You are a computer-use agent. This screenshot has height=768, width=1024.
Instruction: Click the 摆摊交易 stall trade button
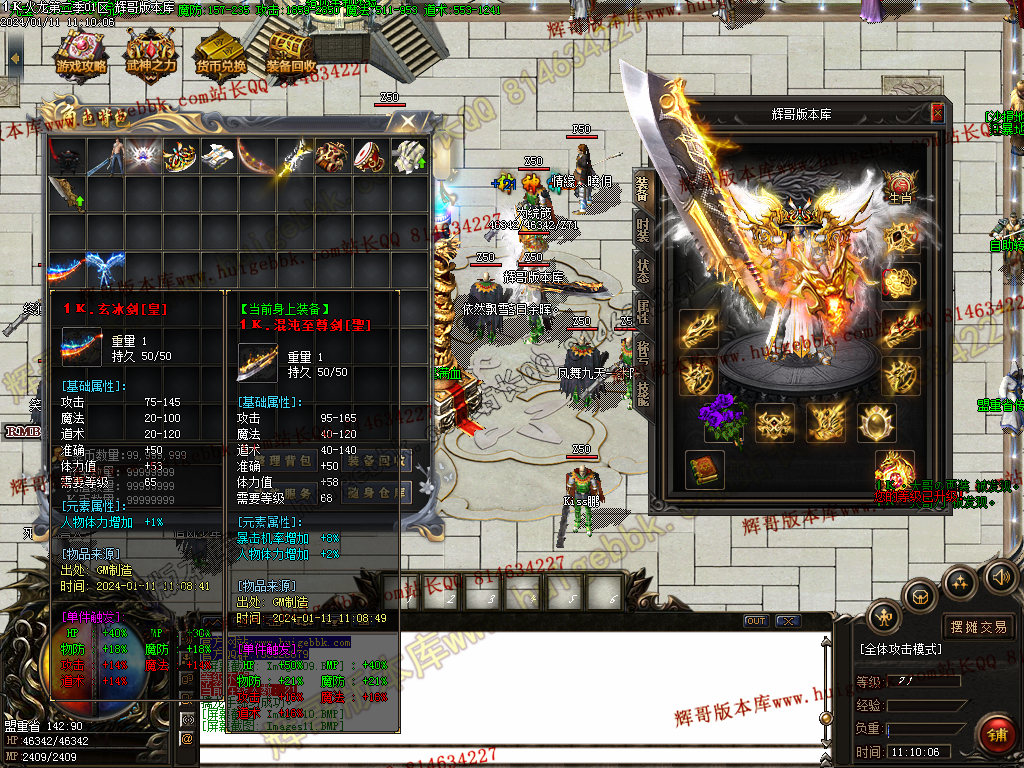pos(979,627)
